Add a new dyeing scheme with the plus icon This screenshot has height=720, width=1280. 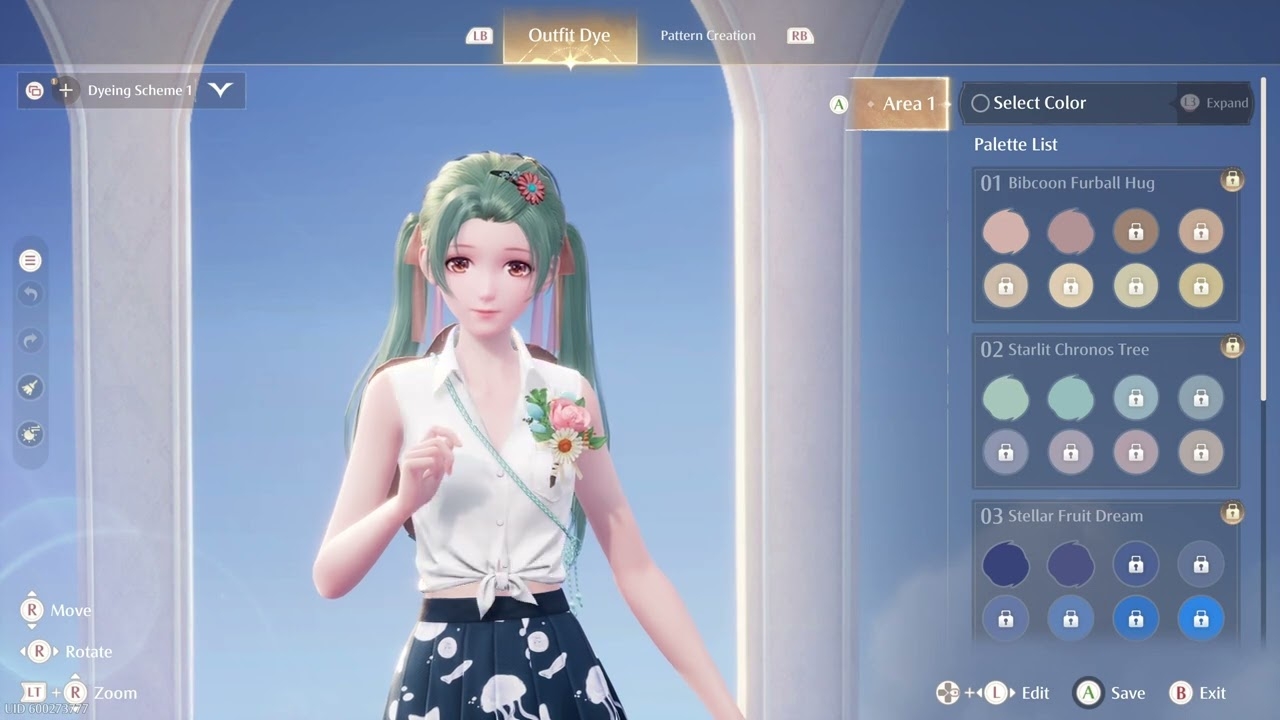(66, 90)
